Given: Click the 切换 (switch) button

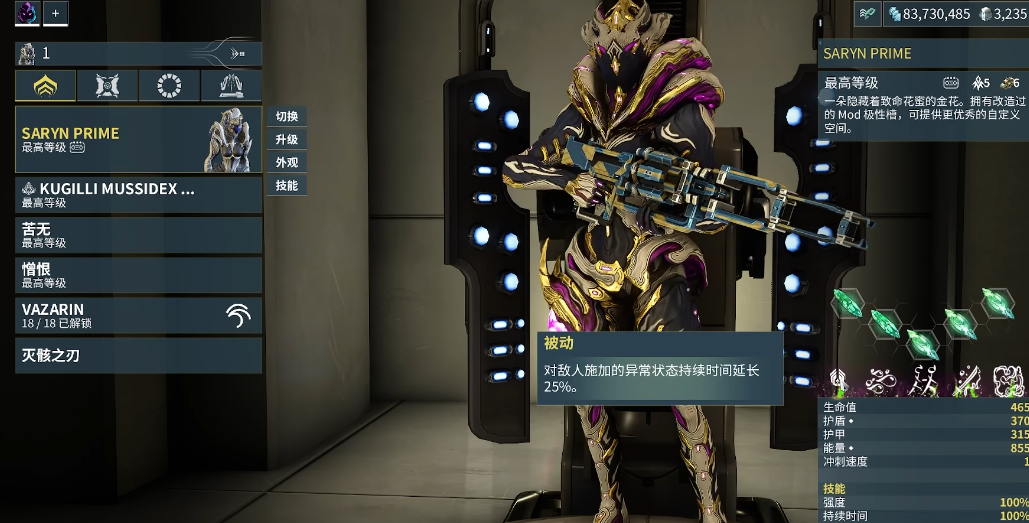Looking at the screenshot, I should 287,116.
